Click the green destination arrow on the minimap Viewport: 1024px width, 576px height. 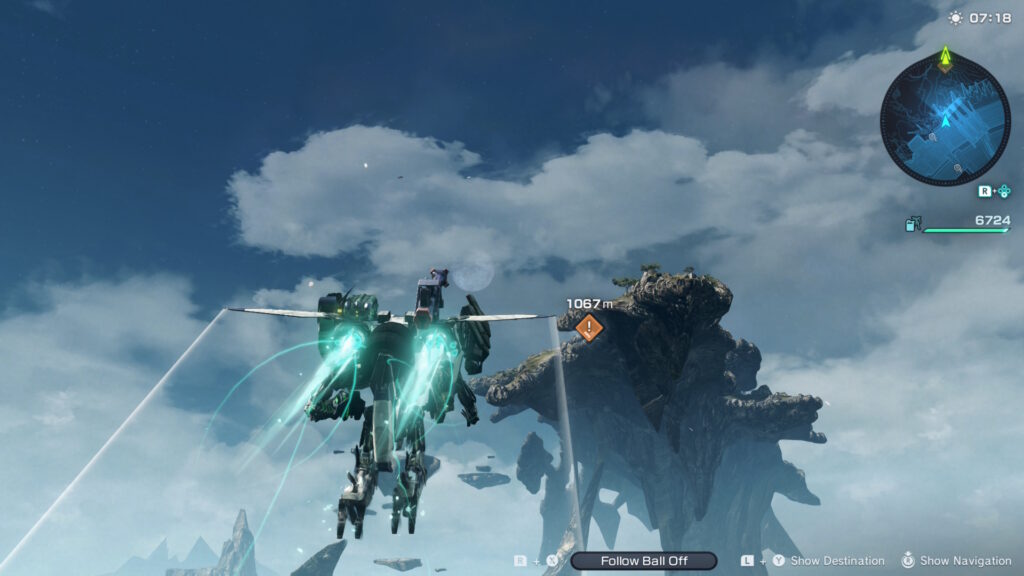[x=945, y=61]
